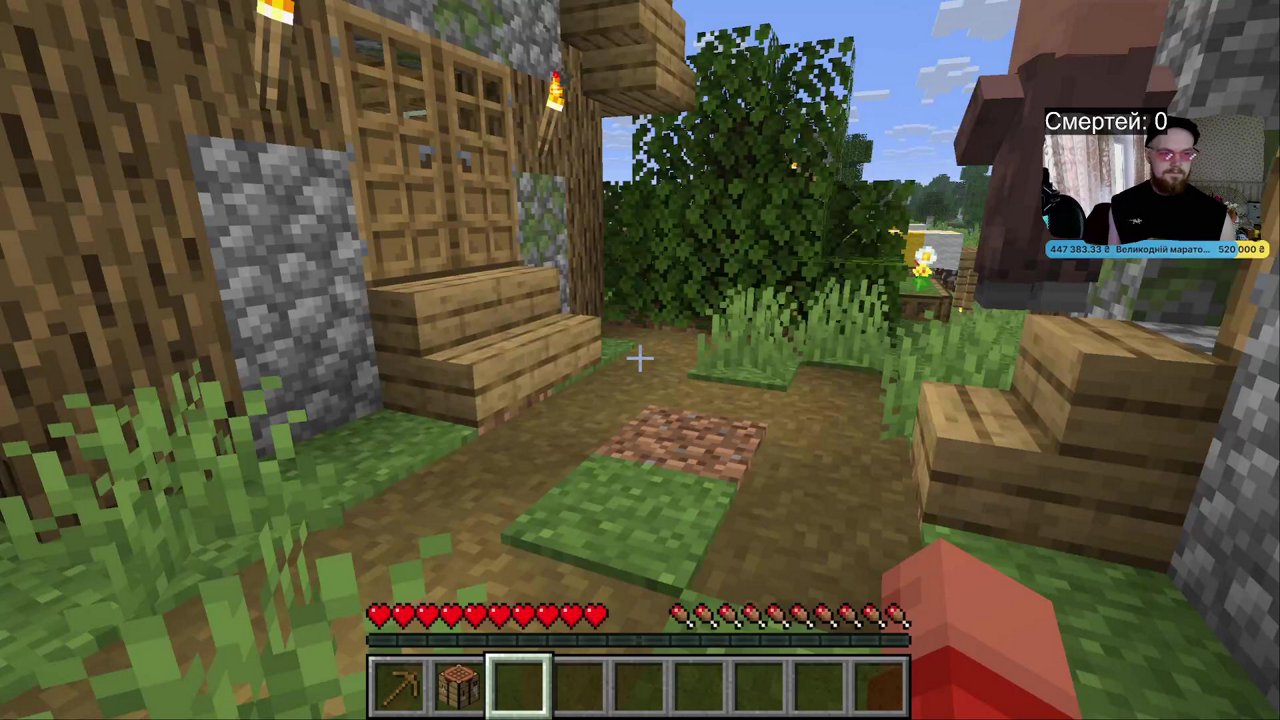Screen dimensions: 1280x720
Task: Click the donation progress bar overlay
Action: (x=1157, y=249)
